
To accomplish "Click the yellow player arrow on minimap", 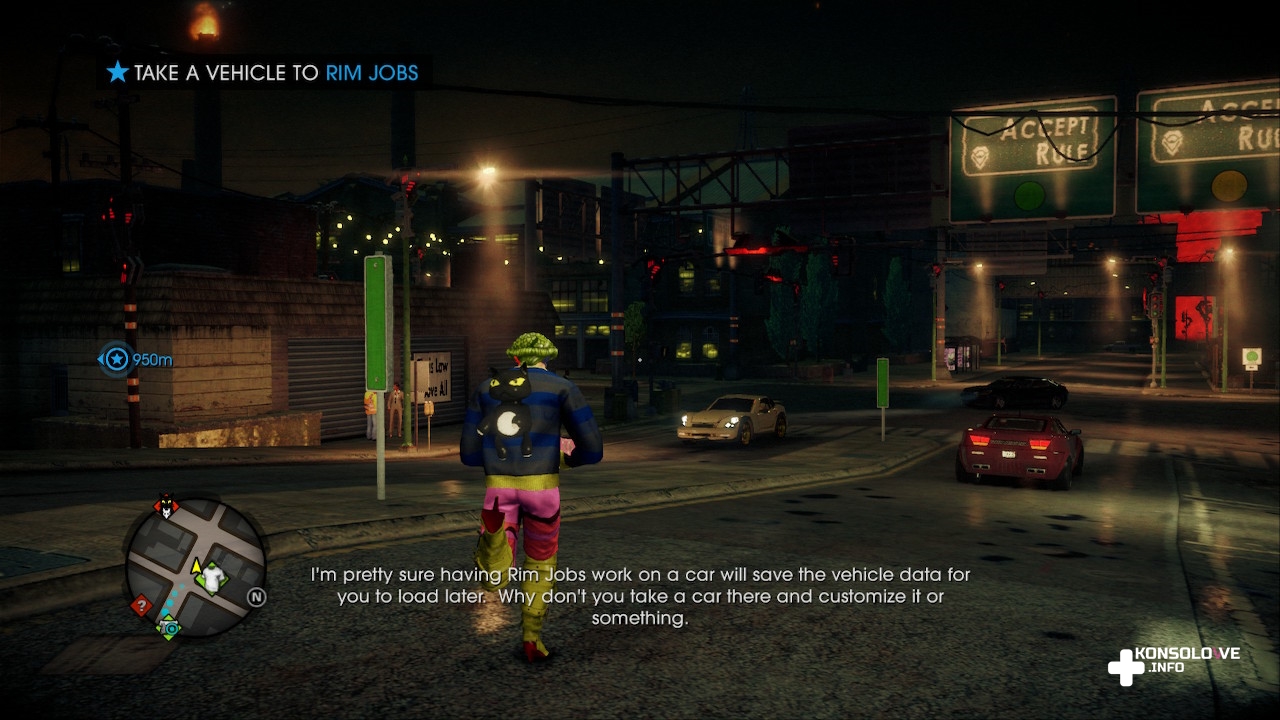I will click(196, 567).
